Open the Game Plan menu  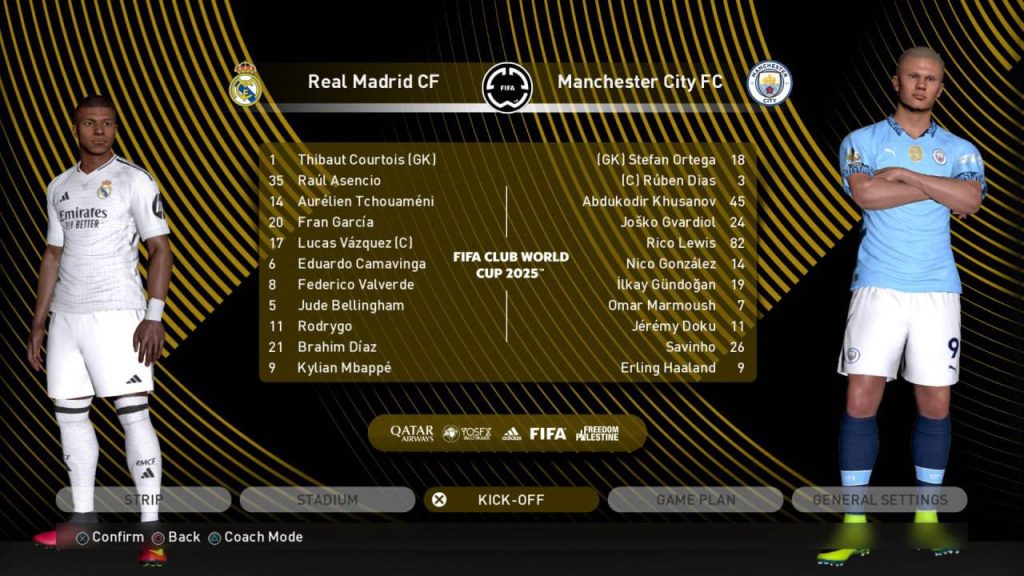pos(695,499)
